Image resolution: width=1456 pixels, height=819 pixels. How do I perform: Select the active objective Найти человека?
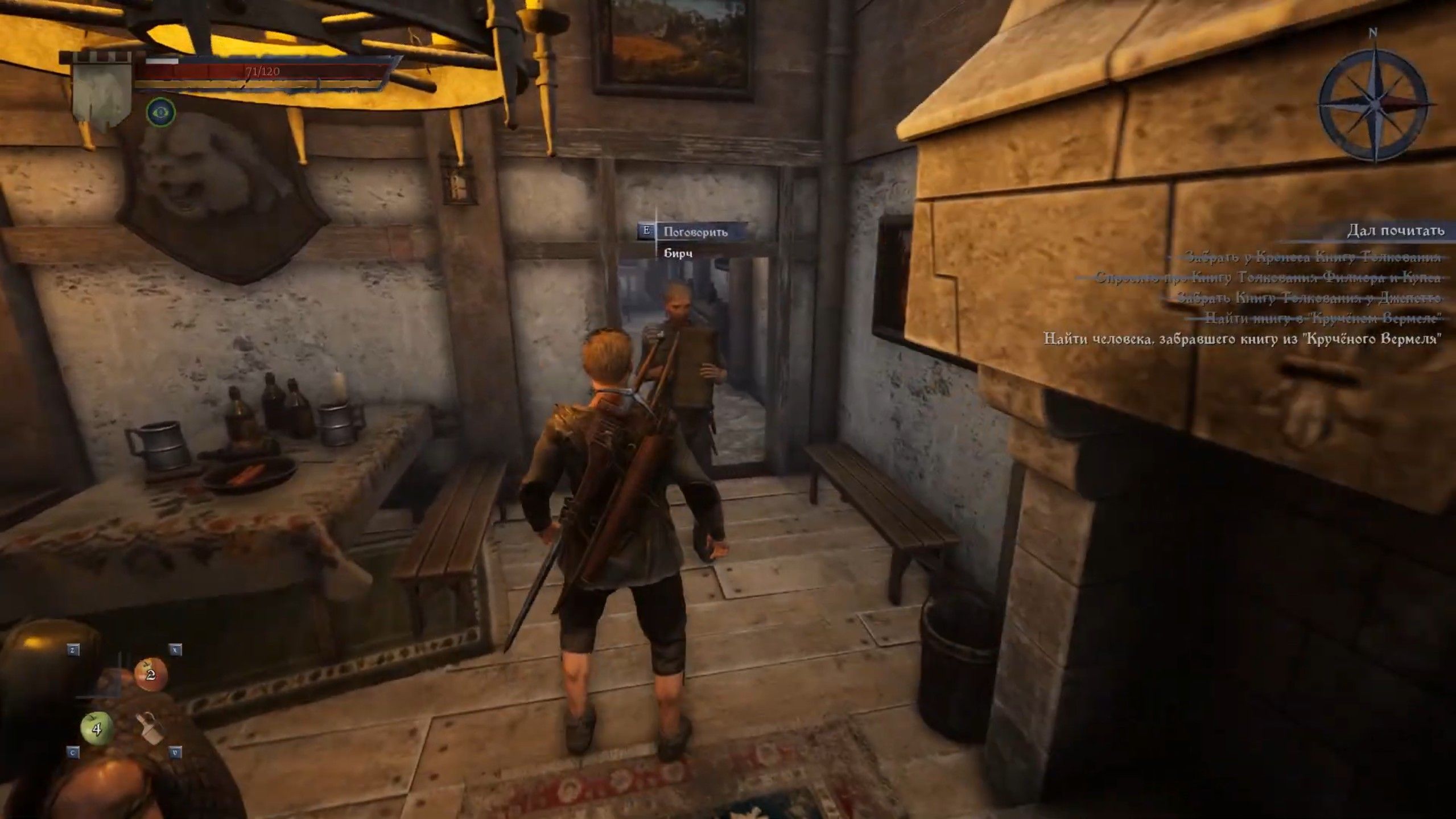(x=1242, y=339)
